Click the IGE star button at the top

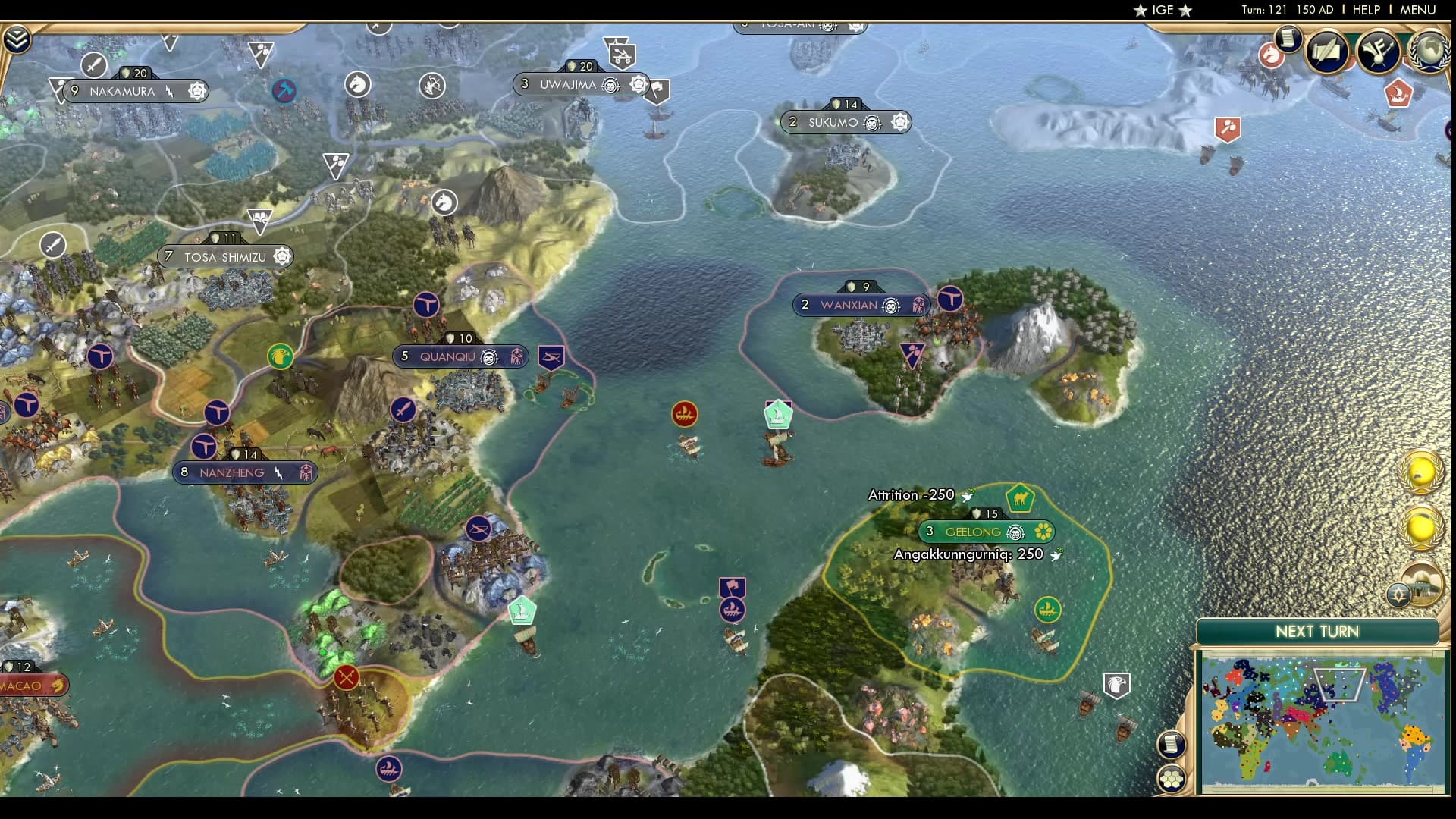coord(1160,11)
